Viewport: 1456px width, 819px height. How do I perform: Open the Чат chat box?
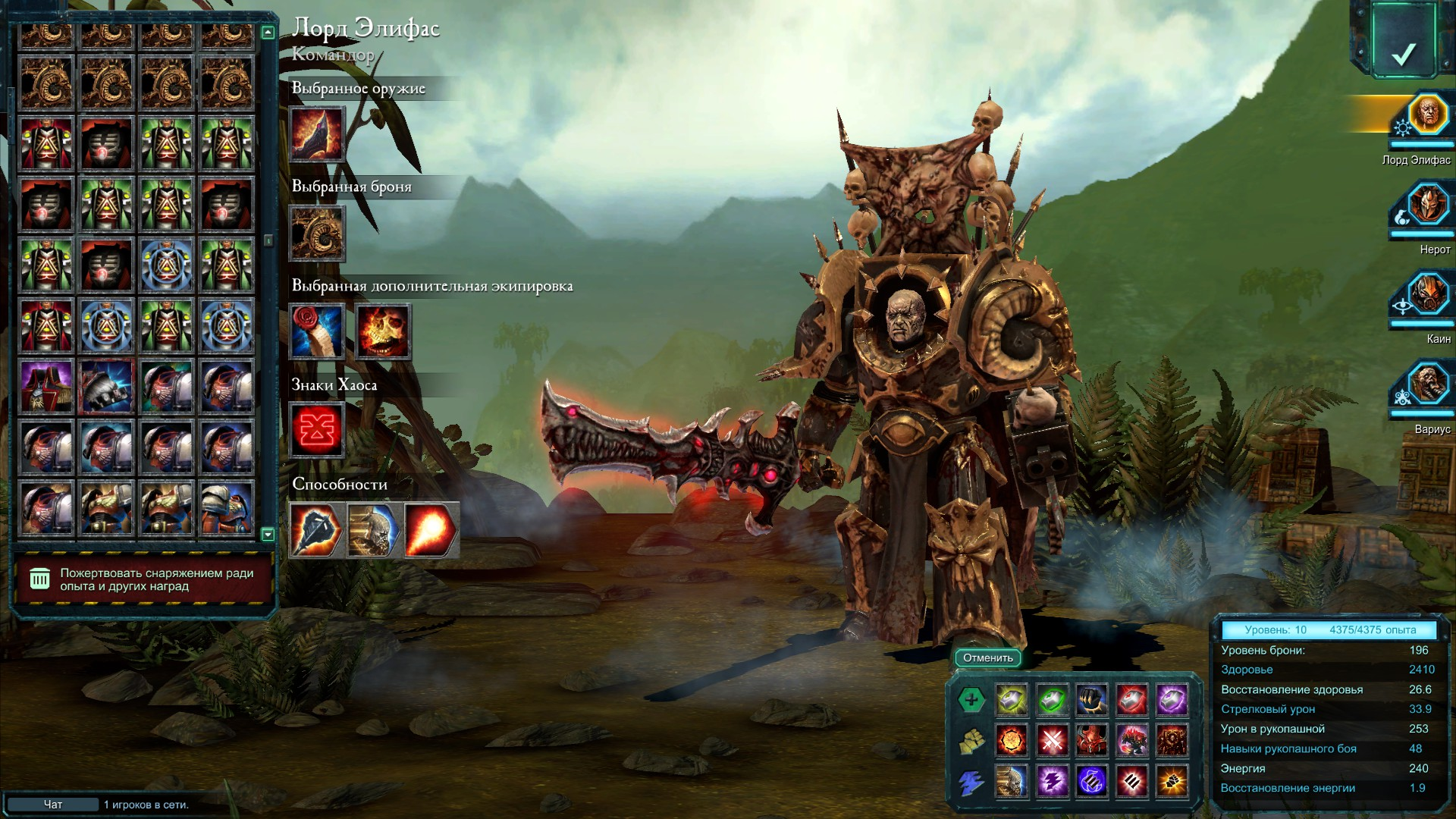click(x=53, y=805)
